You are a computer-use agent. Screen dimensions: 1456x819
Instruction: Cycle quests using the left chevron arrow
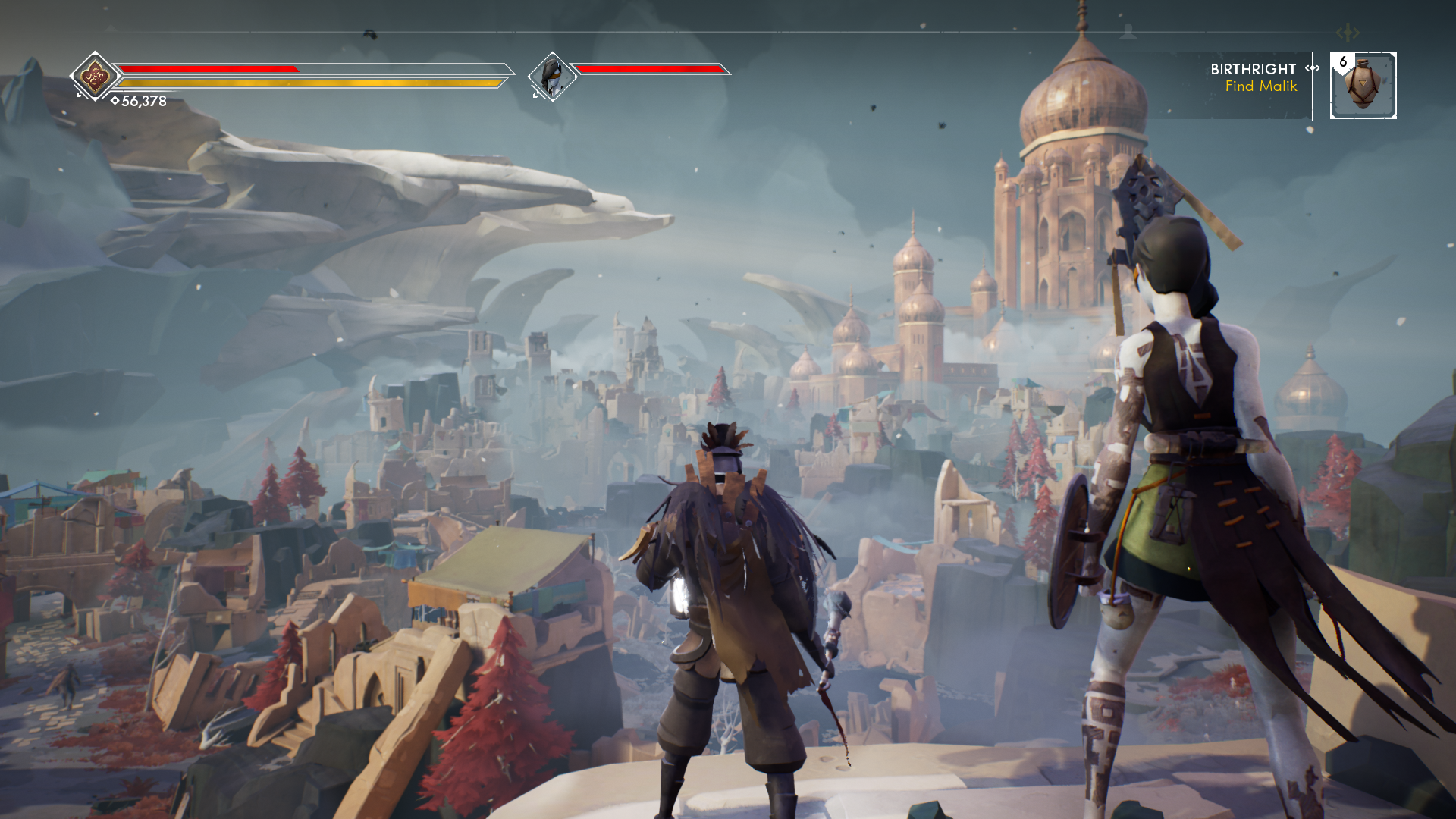click(x=1307, y=69)
